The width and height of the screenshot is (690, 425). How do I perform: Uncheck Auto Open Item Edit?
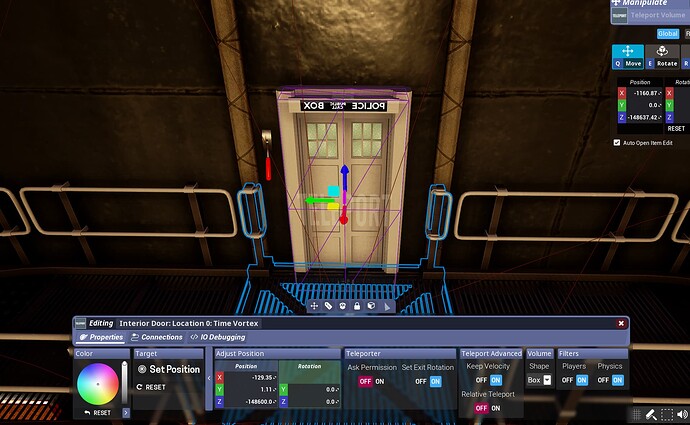617,143
